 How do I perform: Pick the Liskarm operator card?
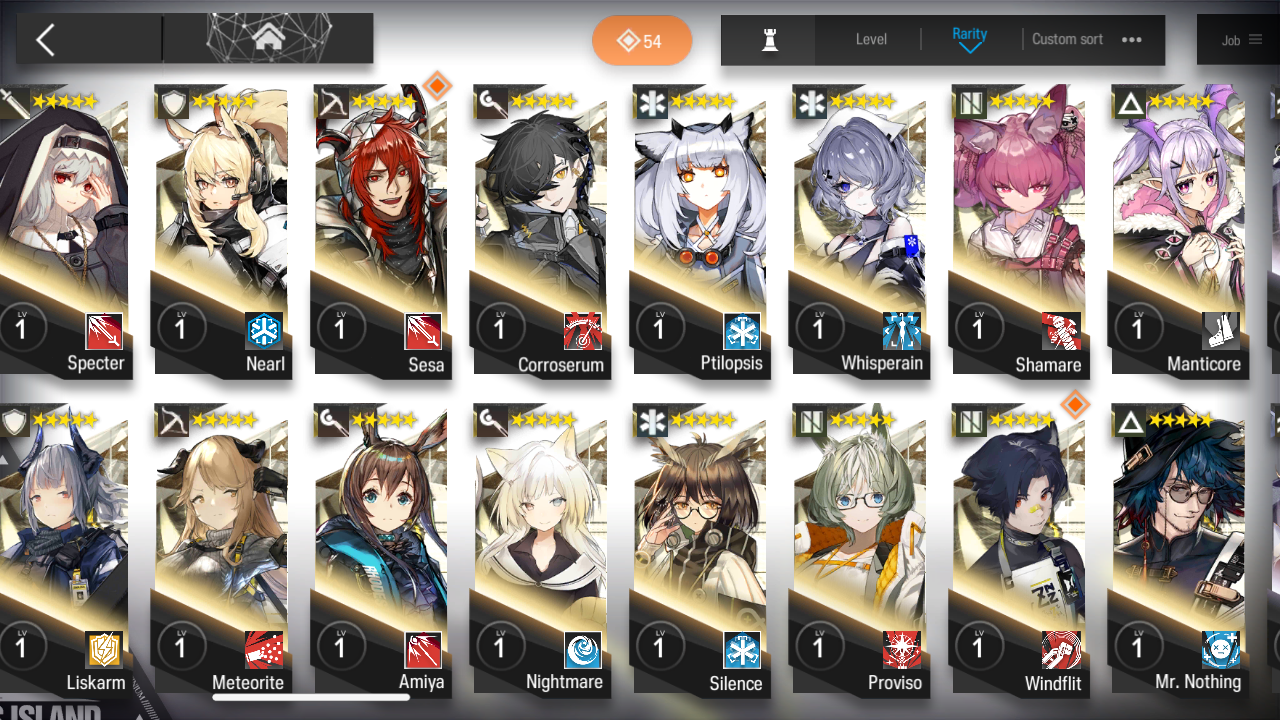tap(65, 550)
